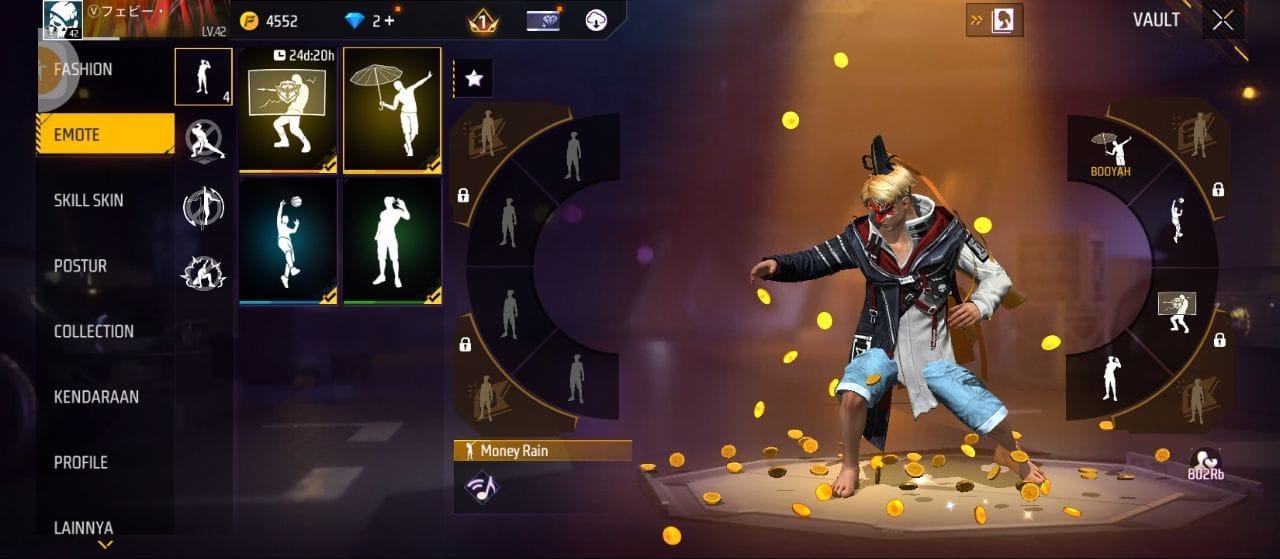Go to the POSTUR category
Image resolution: width=1280 pixels, height=559 pixels.
click(x=81, y=266)
